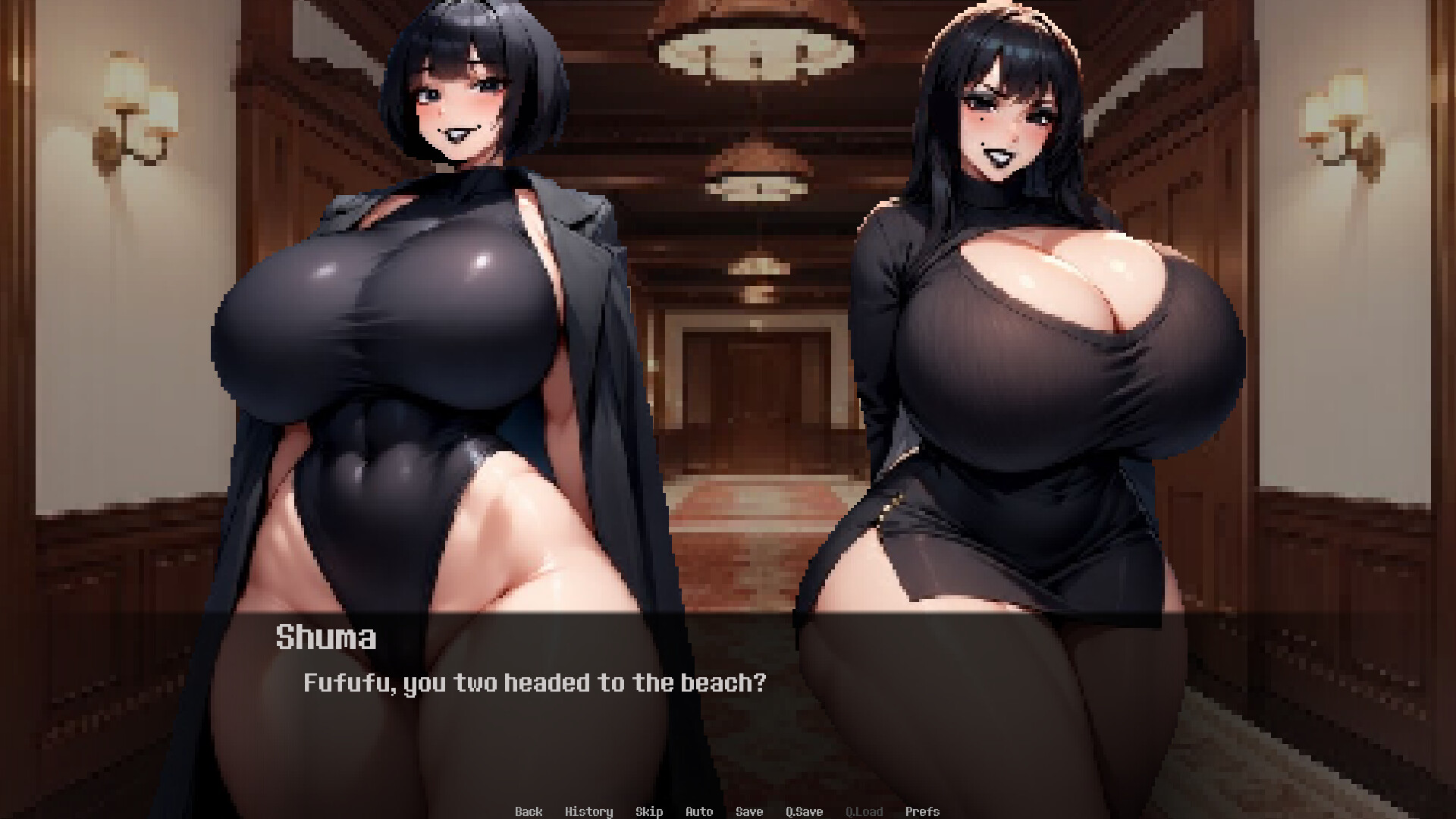The height and width of the screenshot is (819, 1456).
Task: Open the History log of past dialogue
Action: pos(590,811)
